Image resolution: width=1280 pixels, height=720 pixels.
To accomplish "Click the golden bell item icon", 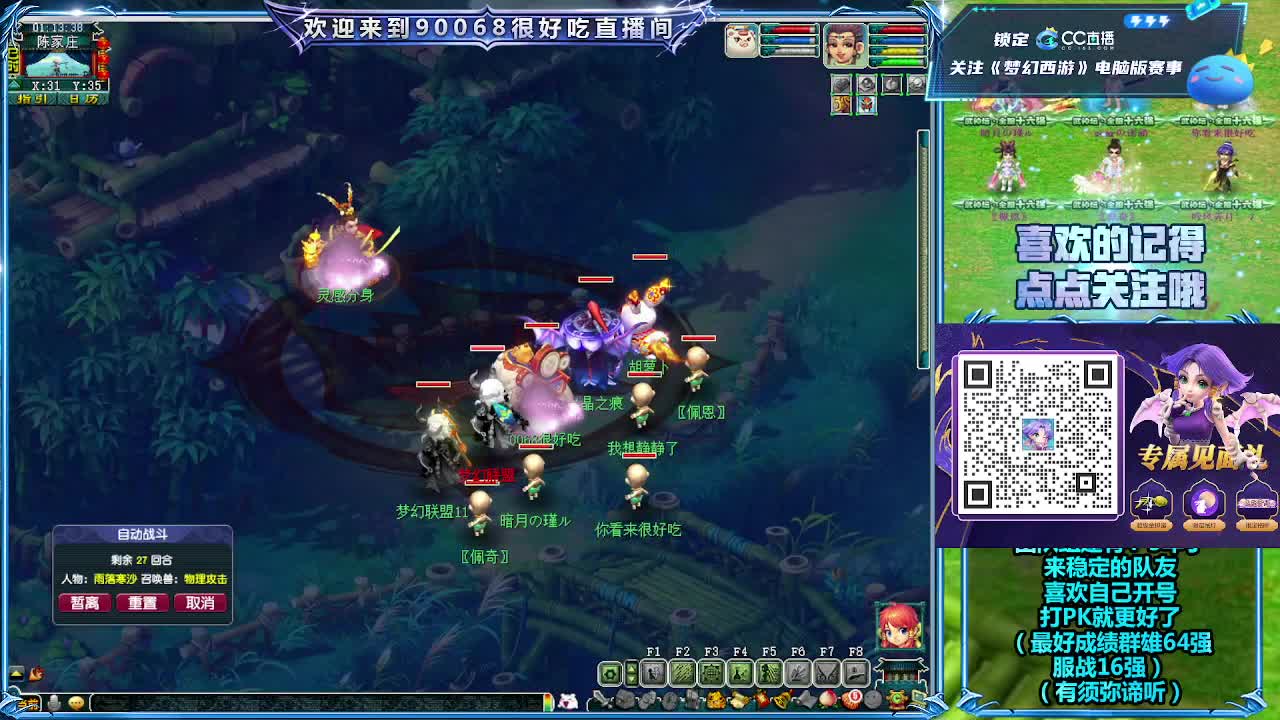I will pos(781,698).
